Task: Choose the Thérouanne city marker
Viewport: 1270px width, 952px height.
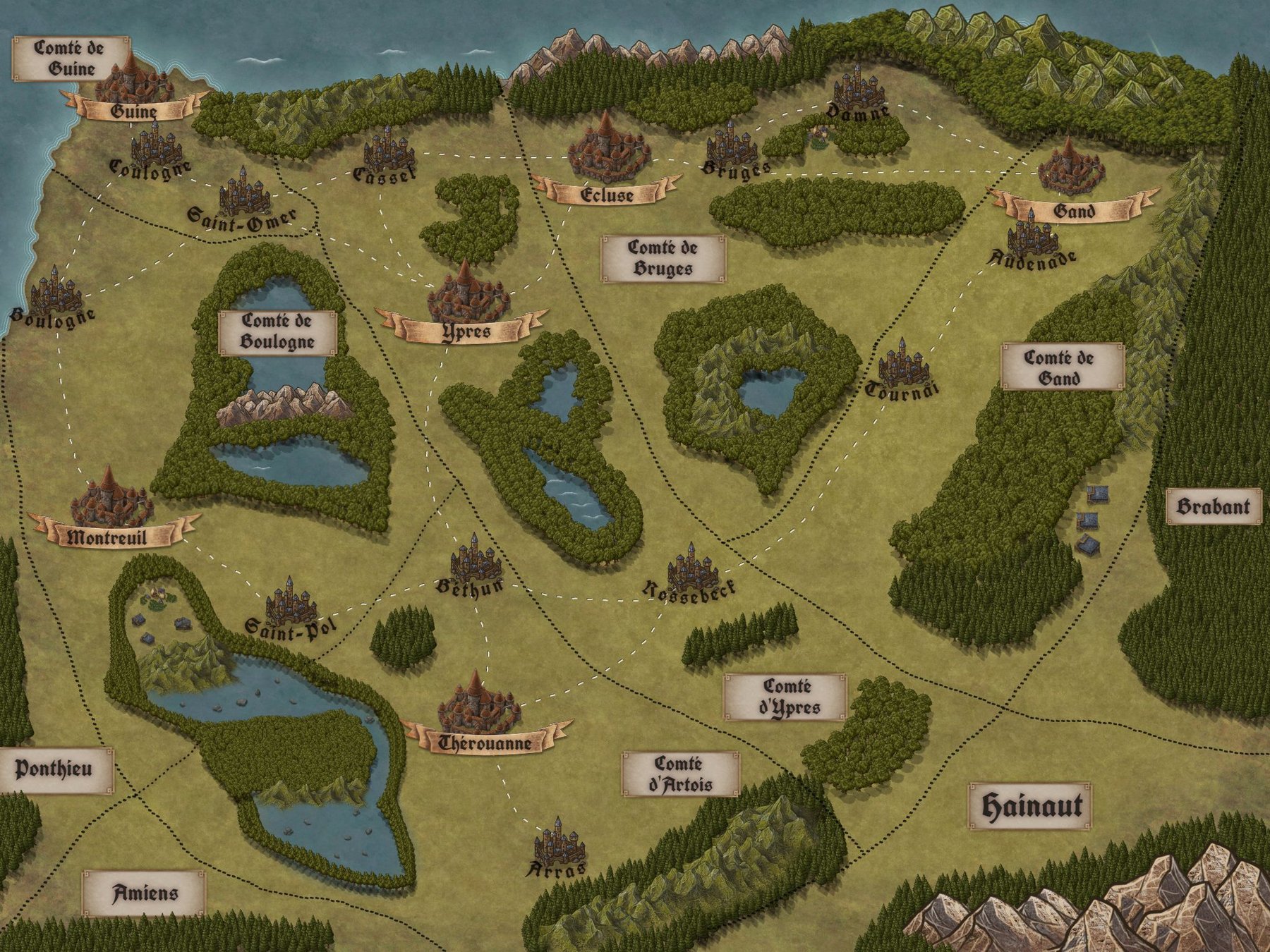Action: click(478, 704)
